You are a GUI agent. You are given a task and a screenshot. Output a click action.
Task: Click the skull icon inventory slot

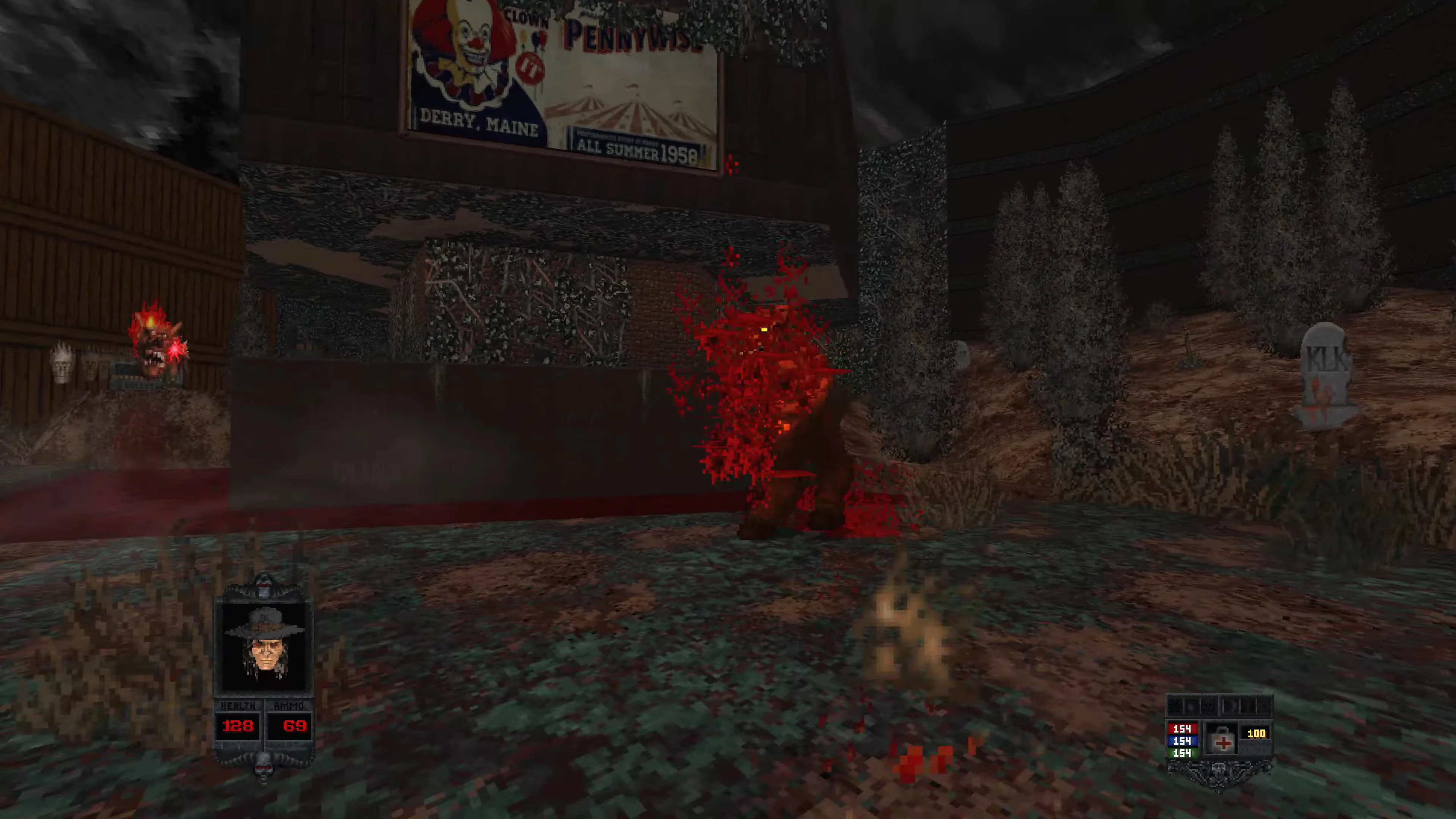coord(1208,705)
